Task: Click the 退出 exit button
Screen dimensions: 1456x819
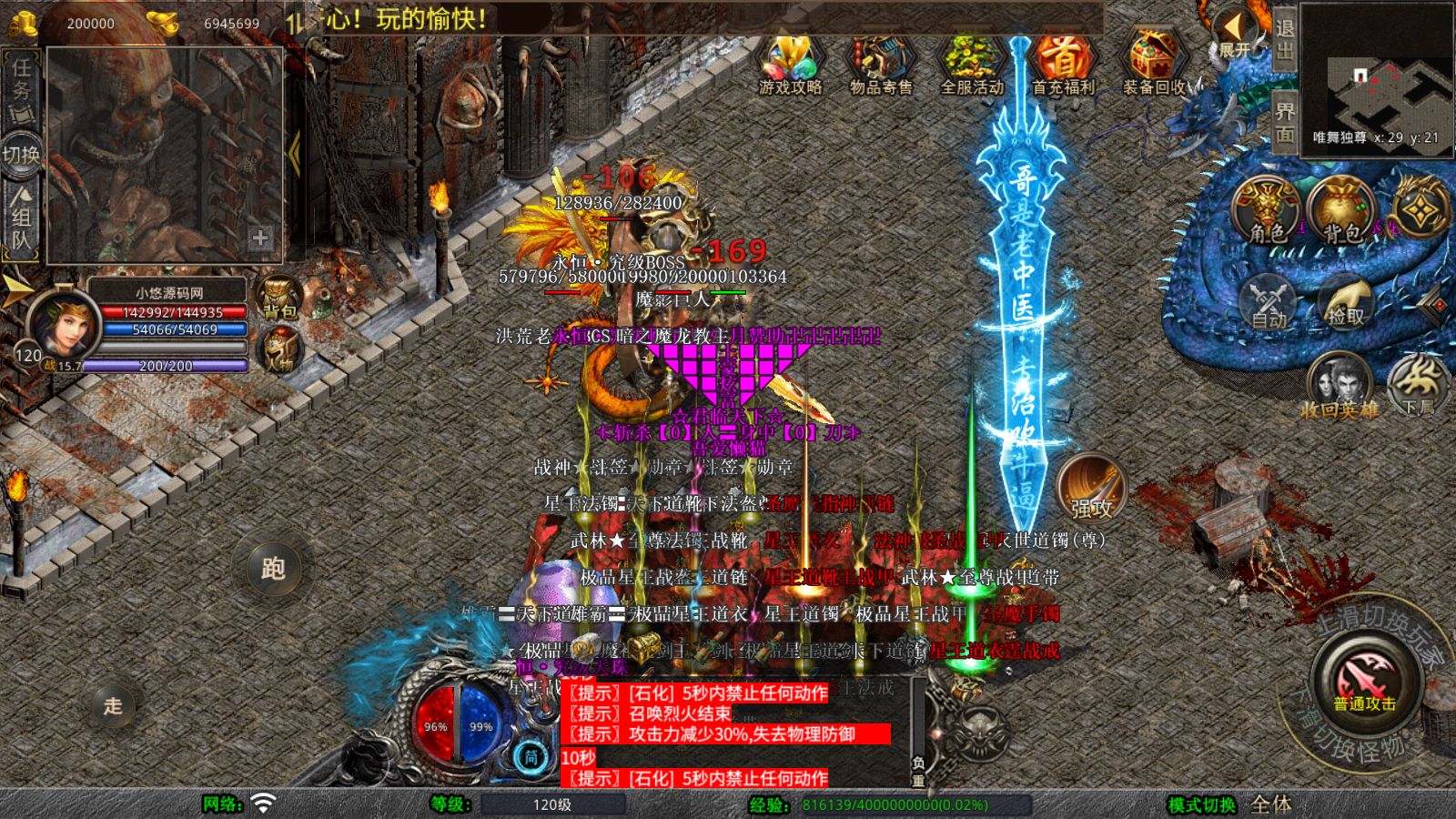Action: [1284, 39]
